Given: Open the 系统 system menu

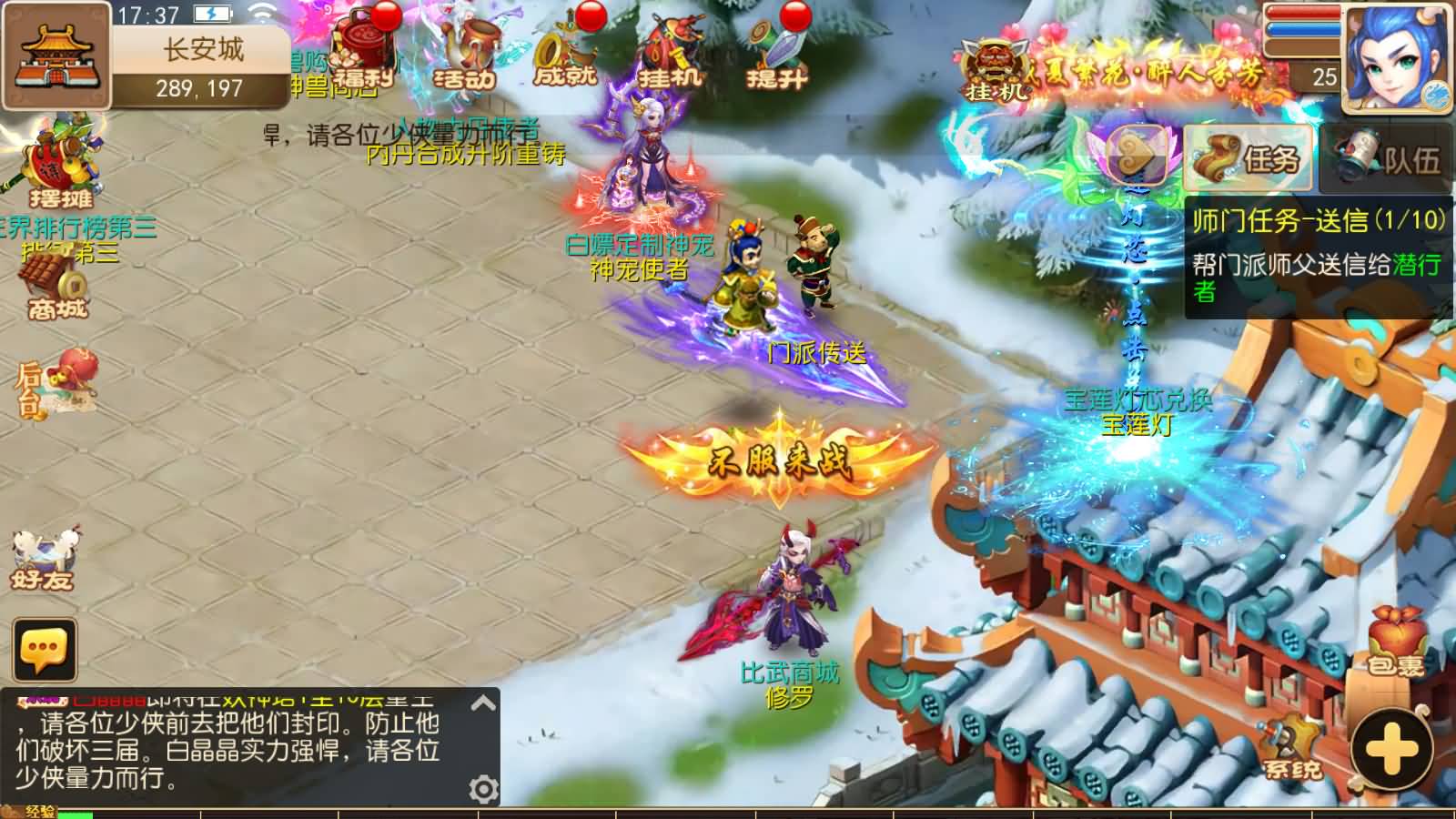Looking at the screenshot, I should coord(1292,748).
